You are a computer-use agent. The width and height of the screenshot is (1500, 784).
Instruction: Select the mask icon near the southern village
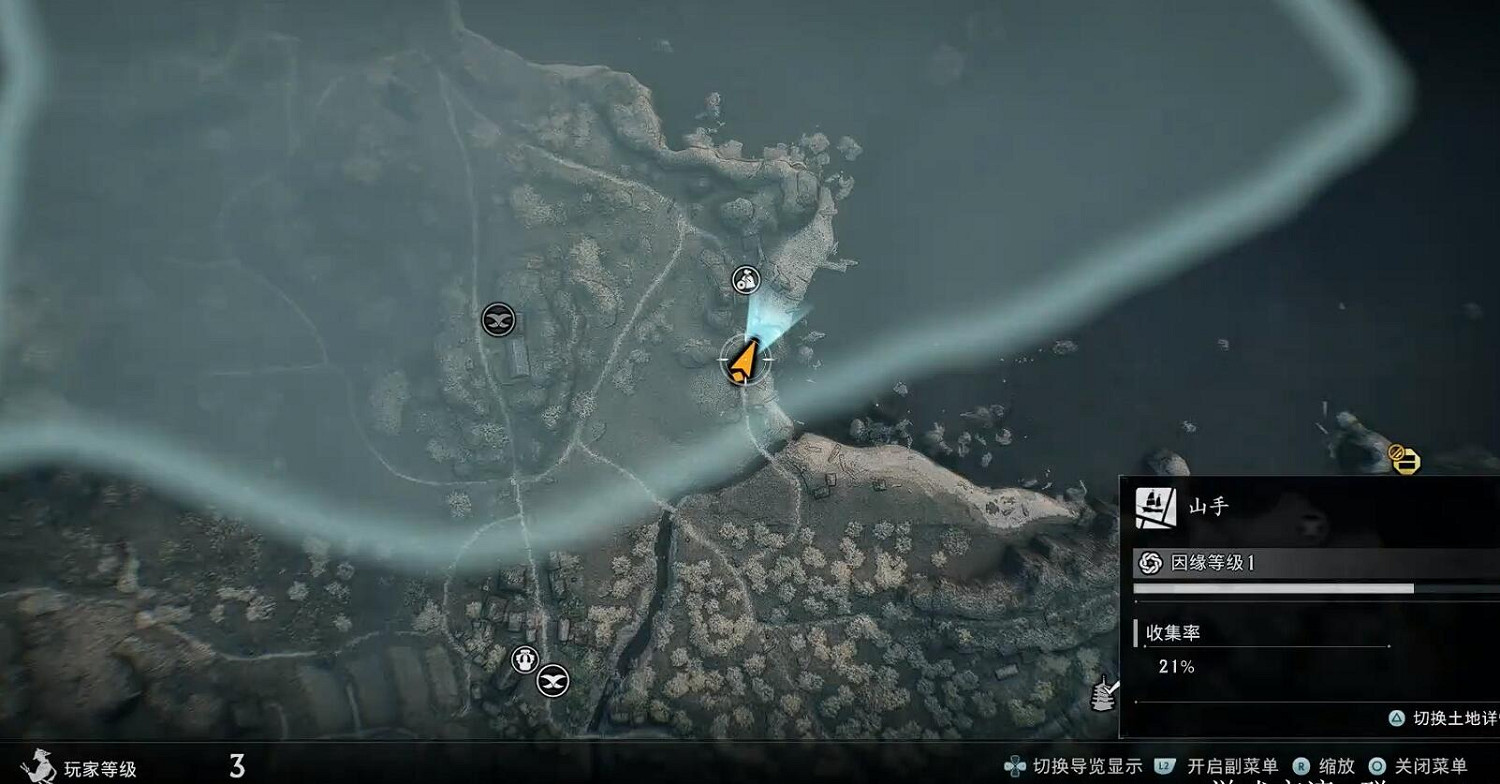pos(551,679)
